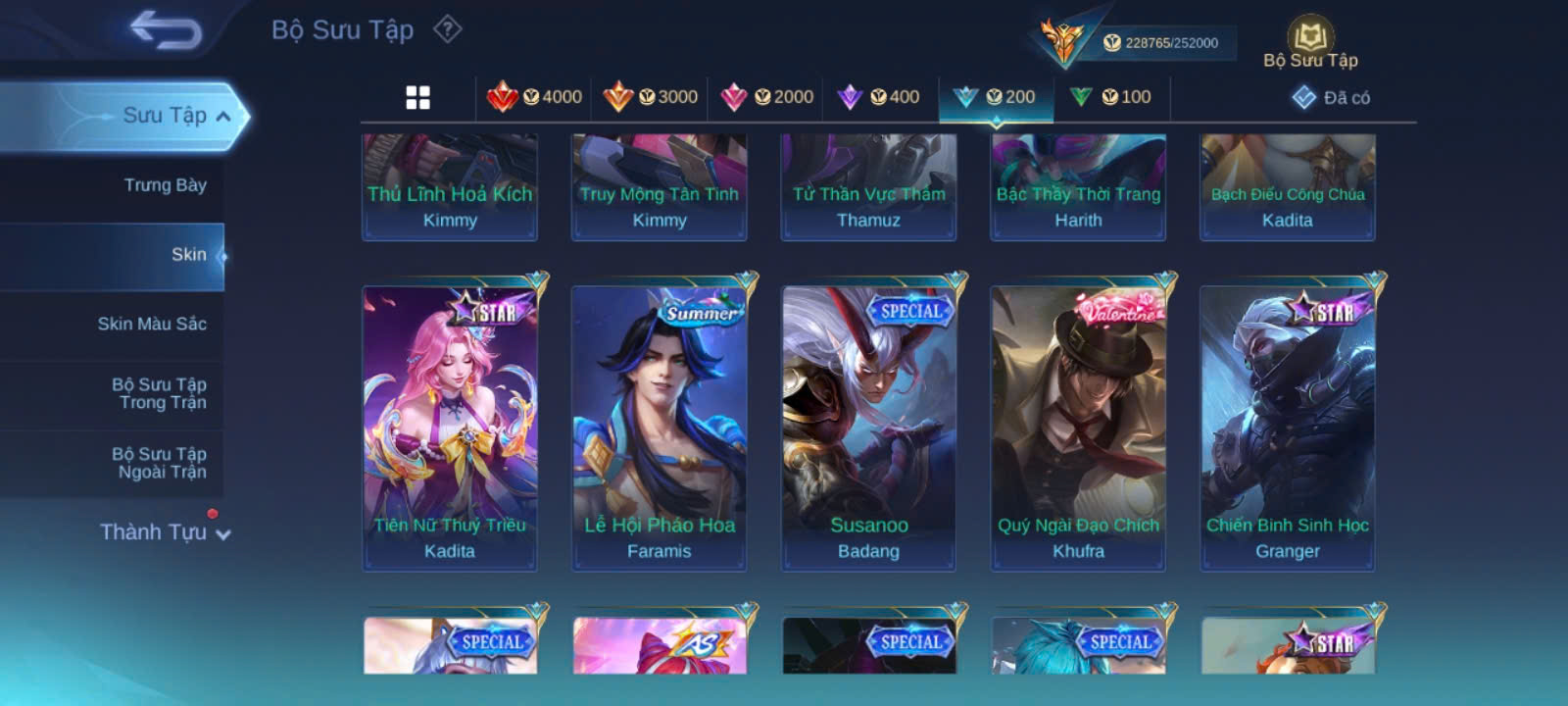View Kadita's Tiên Nữ Thuỷ Triều skin
Viewport: 1568px width, 706px height.
[450, 428]
